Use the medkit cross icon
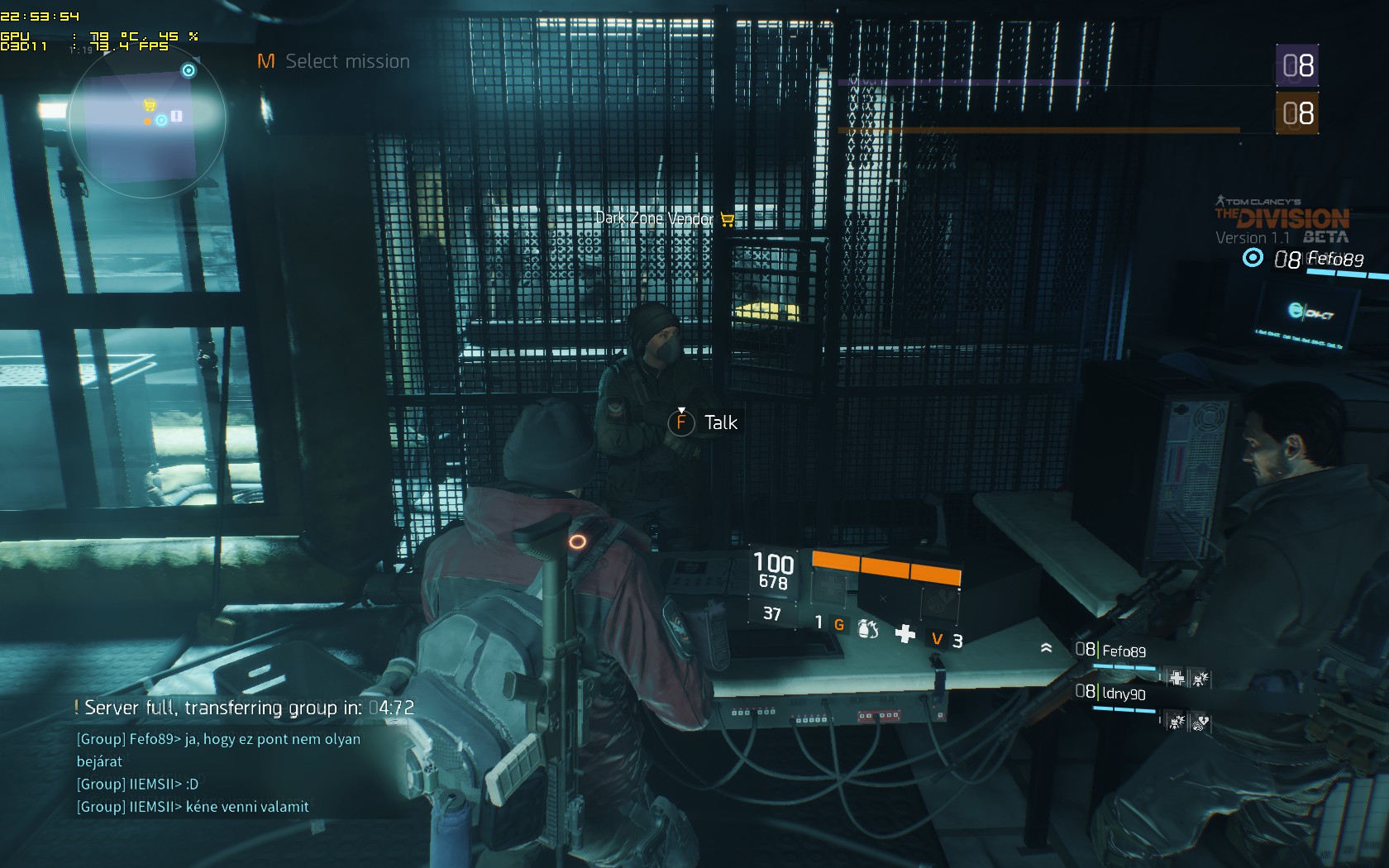Screen dimensions: 1389x868 click(x=905, y=633)
